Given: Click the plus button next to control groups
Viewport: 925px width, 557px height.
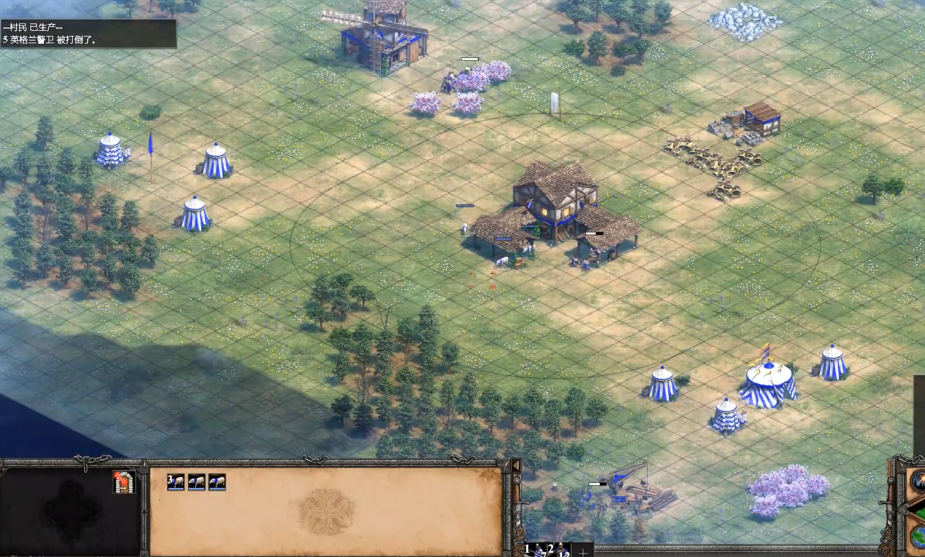Looking at the screenshot, I should point(583,551).
